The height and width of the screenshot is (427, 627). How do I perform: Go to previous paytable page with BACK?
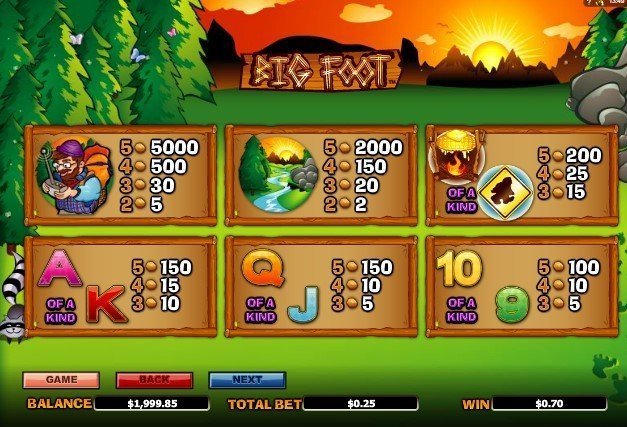154,380
